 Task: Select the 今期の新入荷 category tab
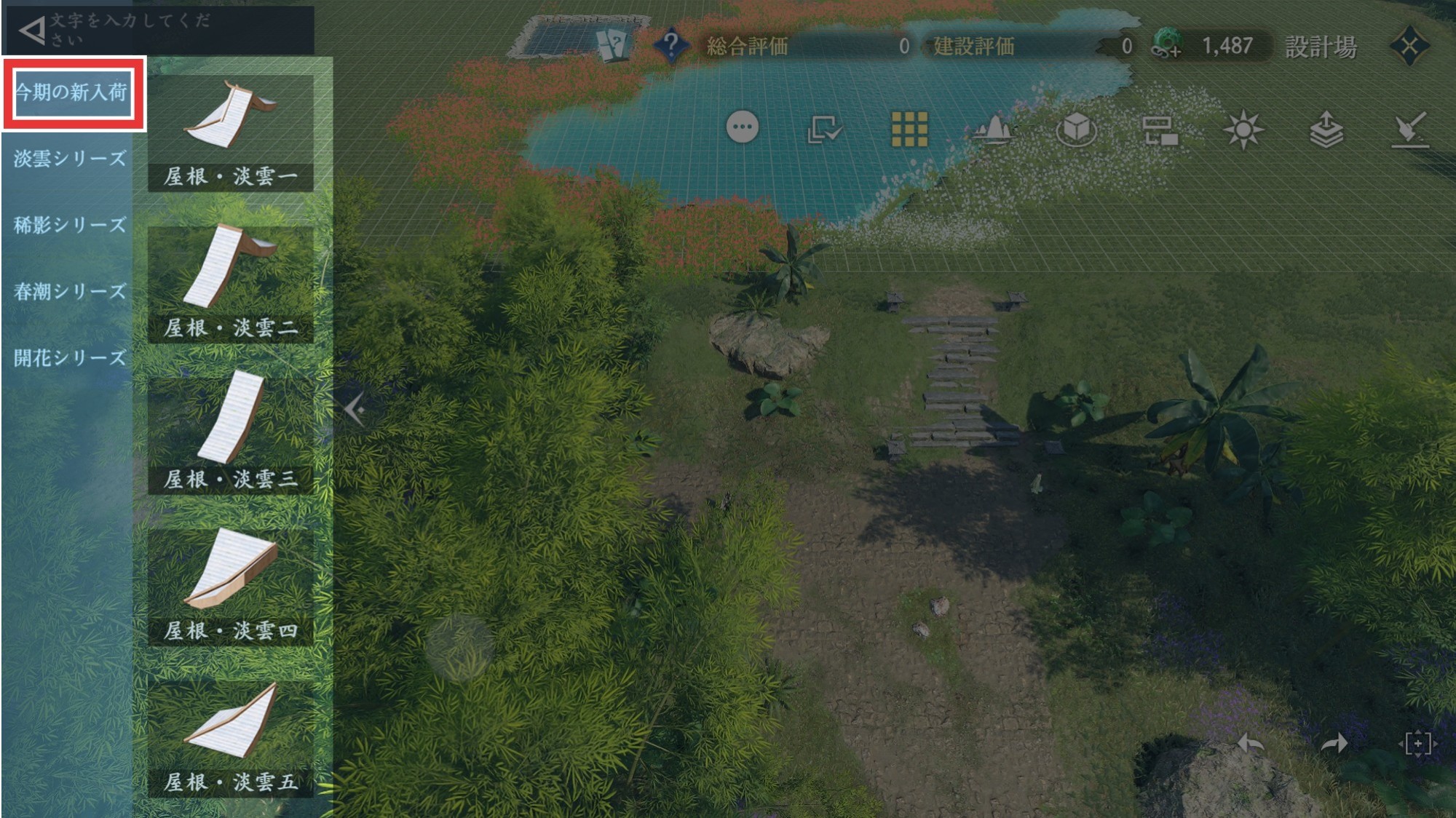point(73,93)
